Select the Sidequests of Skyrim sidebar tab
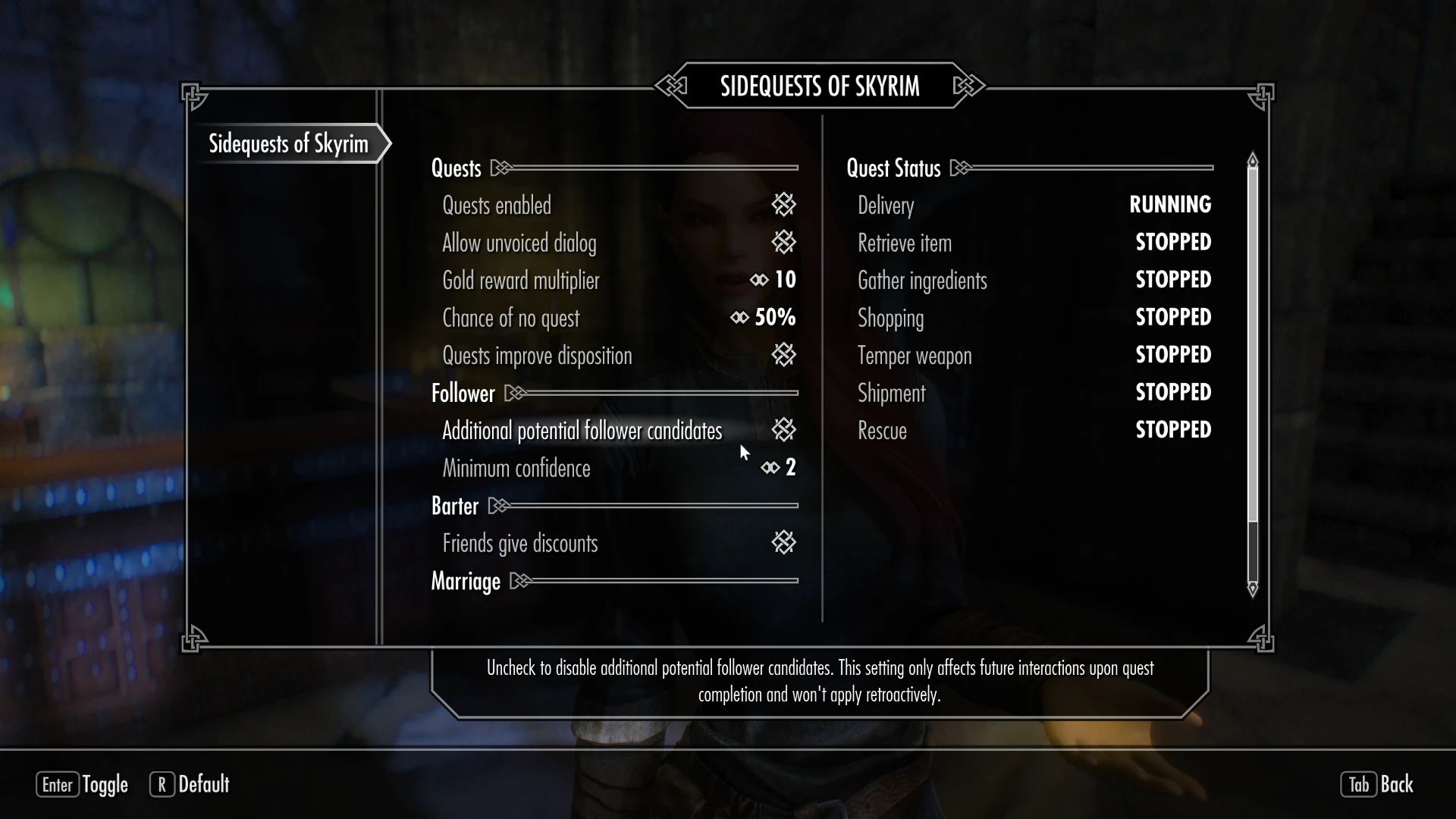 [289, 143]
